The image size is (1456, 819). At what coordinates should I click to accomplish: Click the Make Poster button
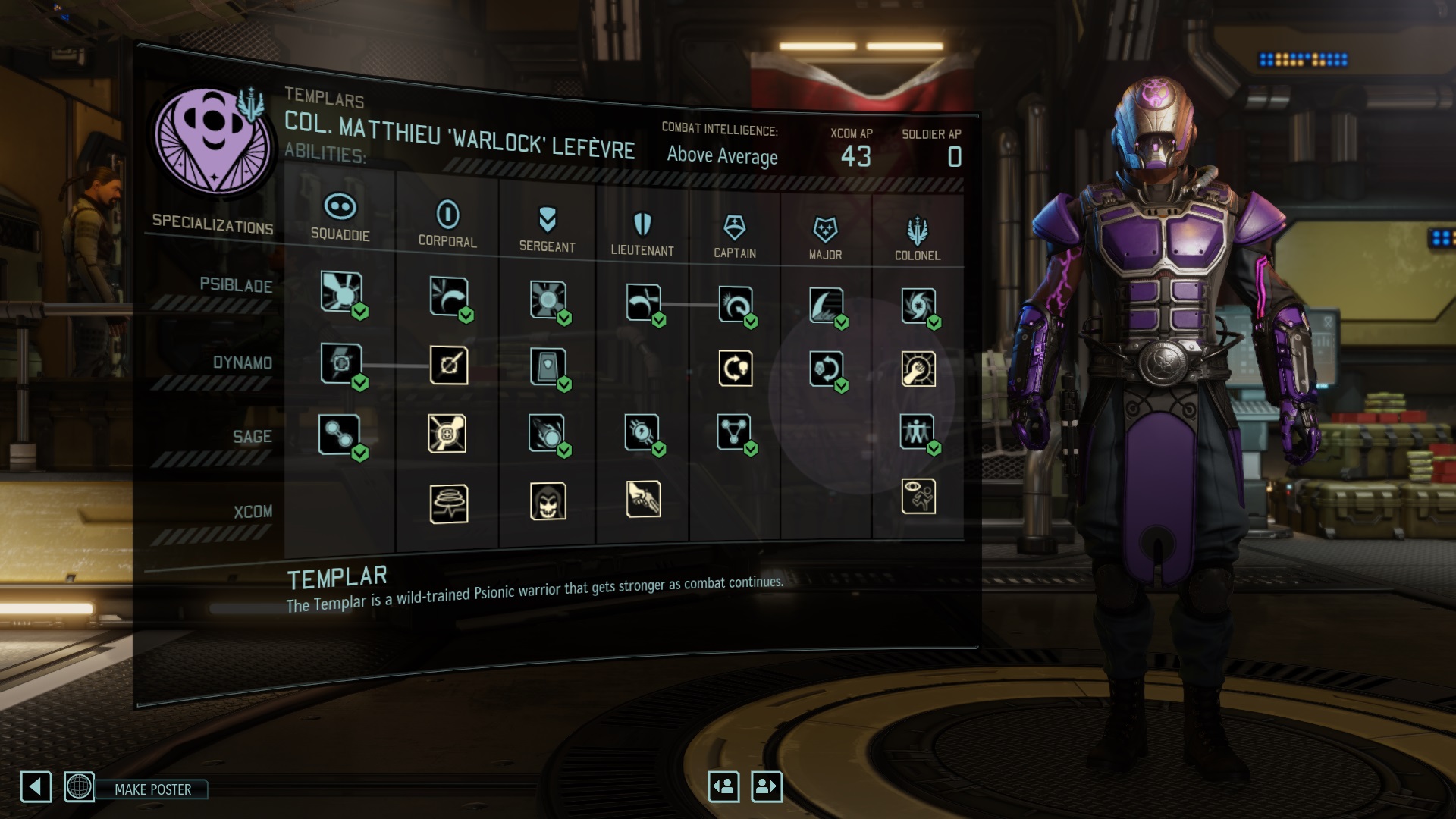pos(152,789)
